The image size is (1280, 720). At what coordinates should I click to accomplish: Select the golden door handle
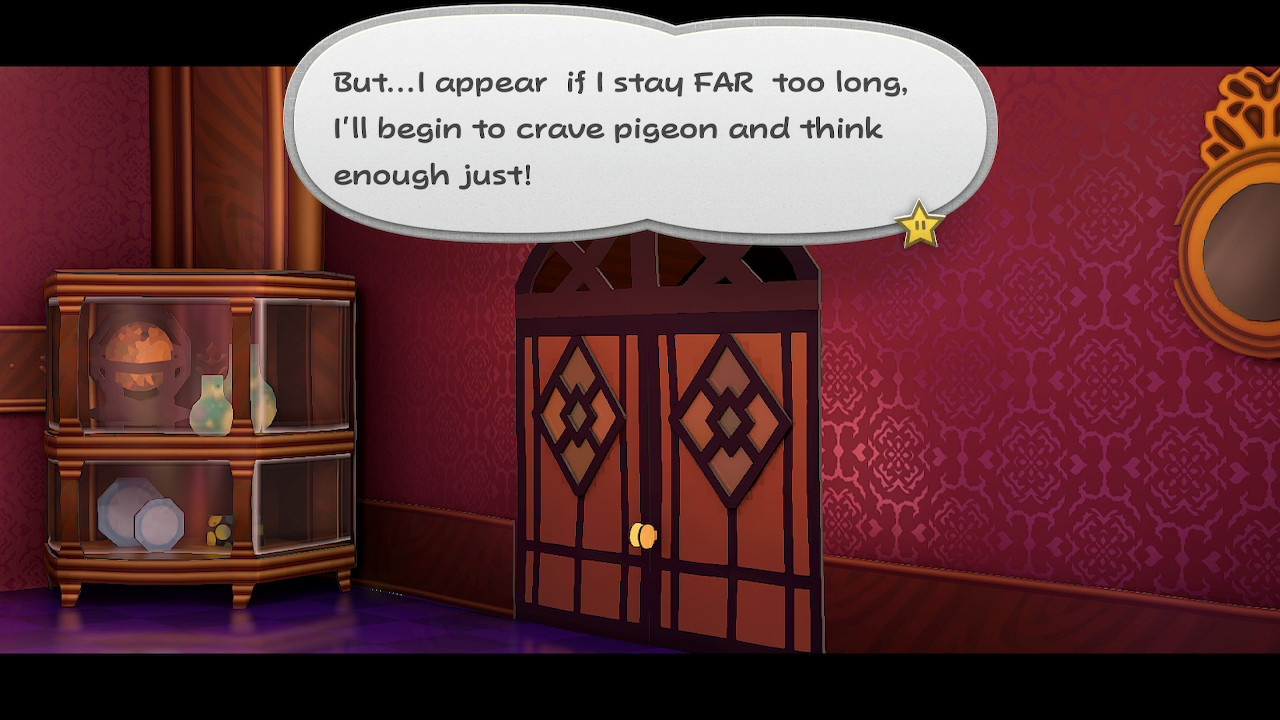click(643, 537)
